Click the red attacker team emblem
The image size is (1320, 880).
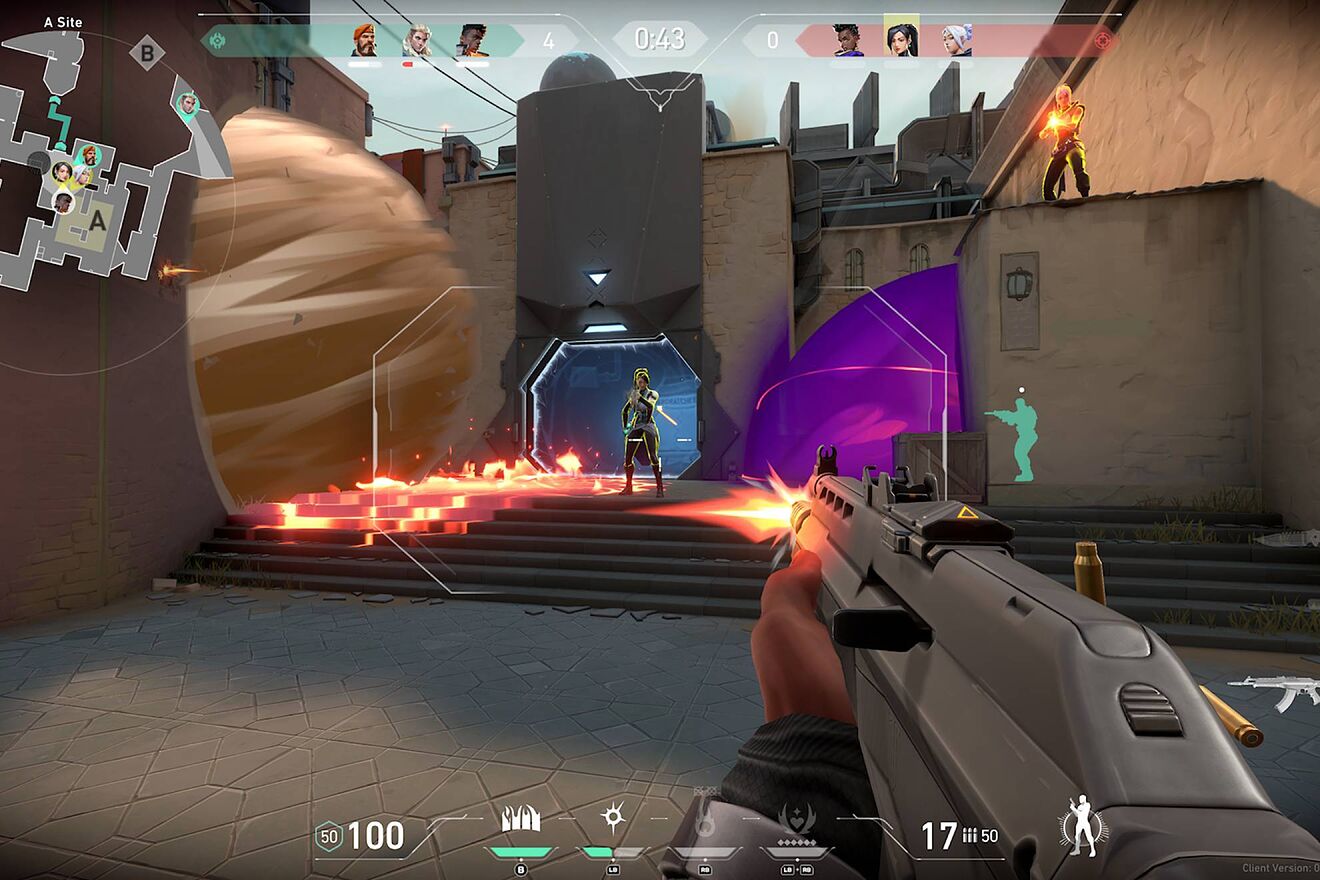click(x=1103, y=41)
